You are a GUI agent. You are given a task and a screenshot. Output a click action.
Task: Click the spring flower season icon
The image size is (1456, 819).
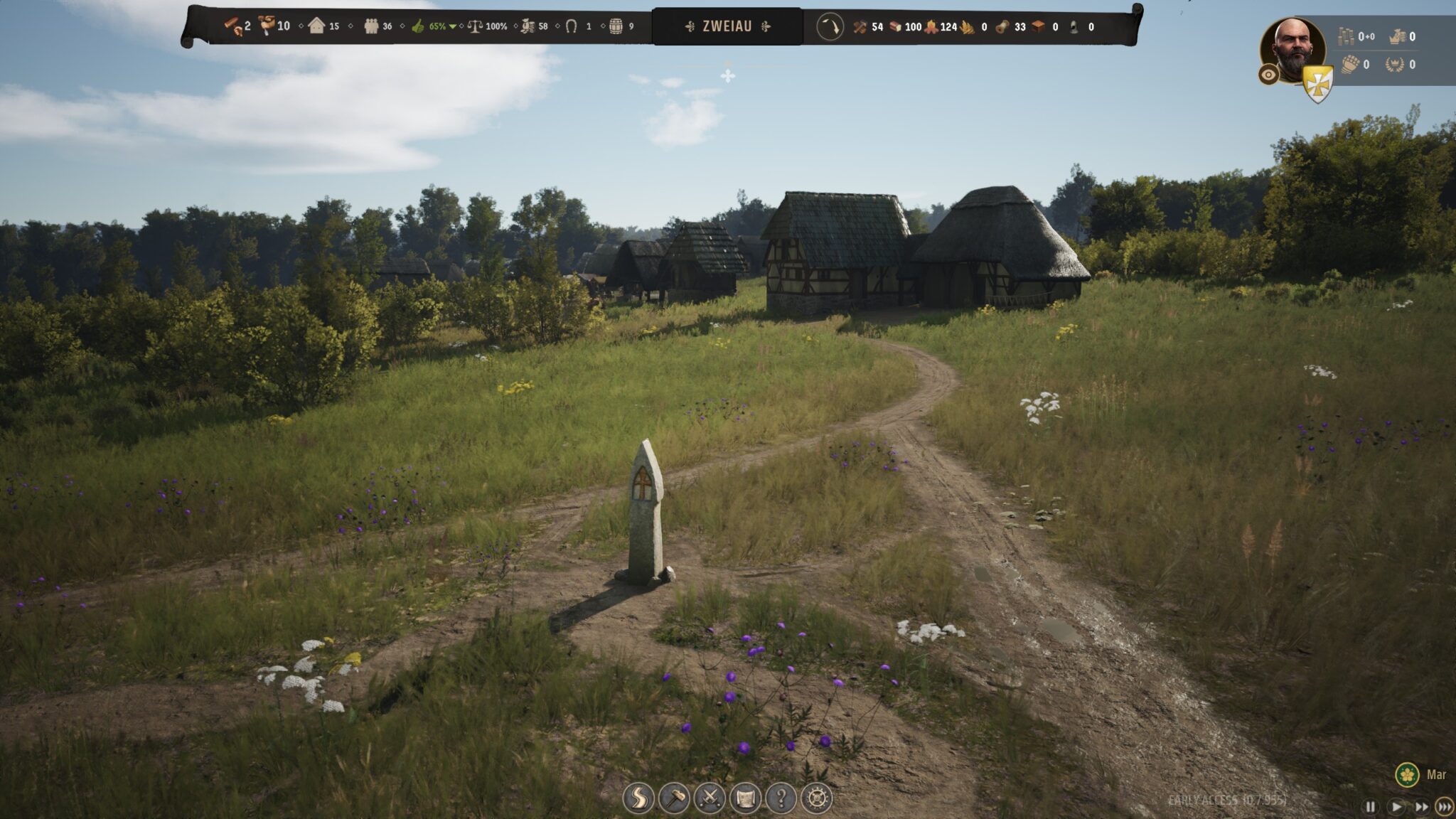click(1406, 774)
